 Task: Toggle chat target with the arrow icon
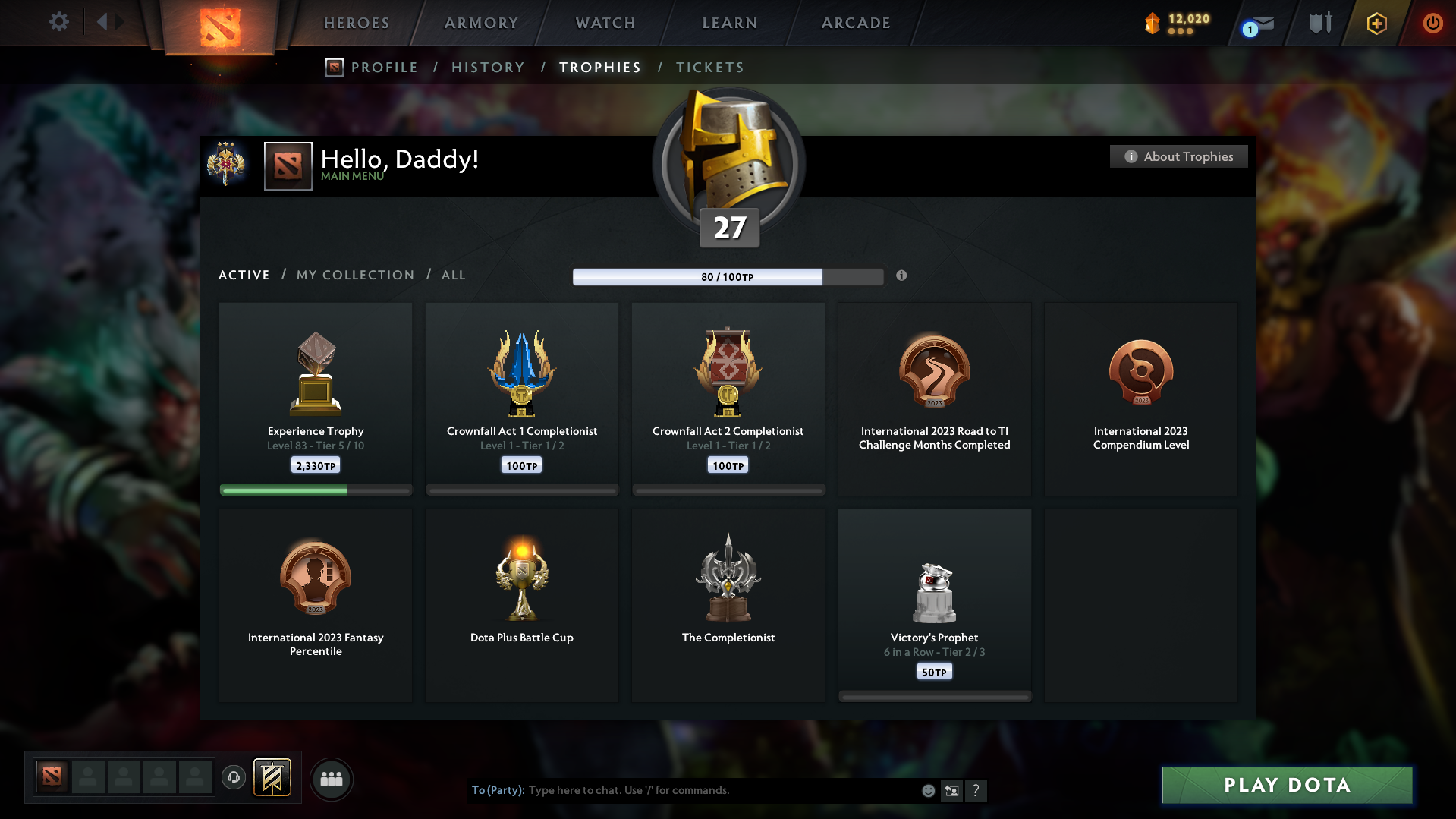[952, 790]
